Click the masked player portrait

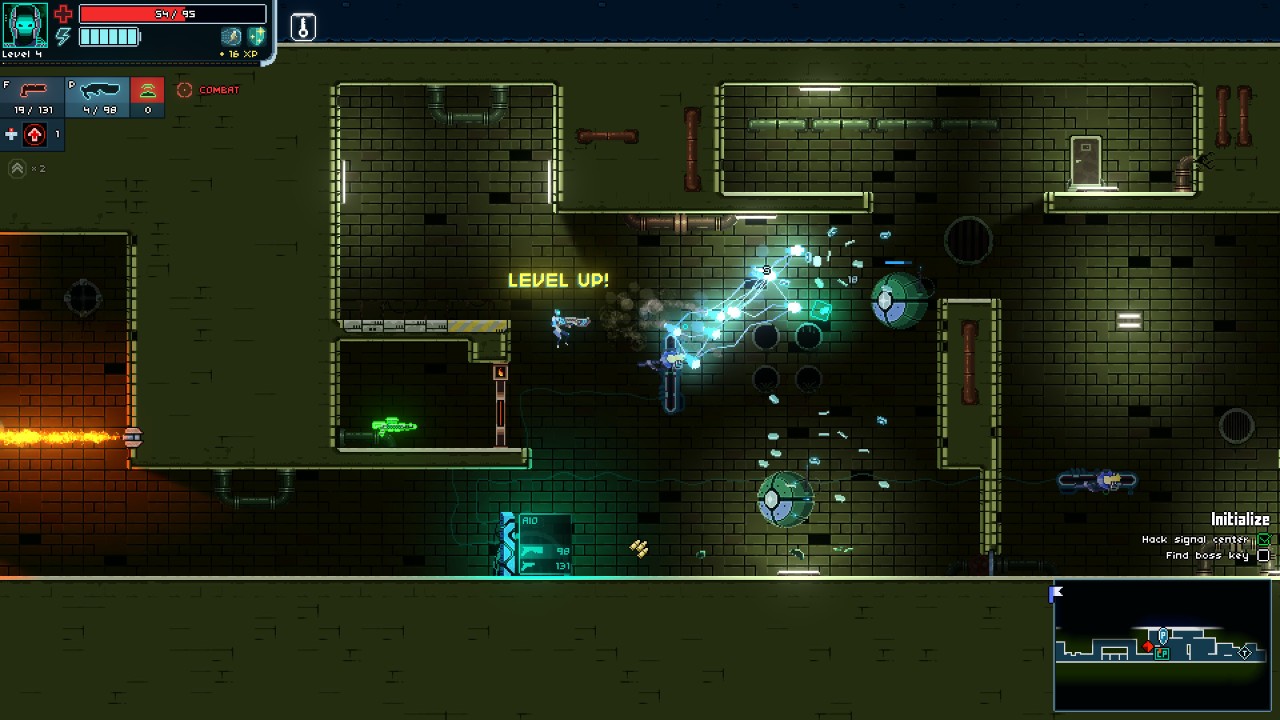tap(25, 25)
